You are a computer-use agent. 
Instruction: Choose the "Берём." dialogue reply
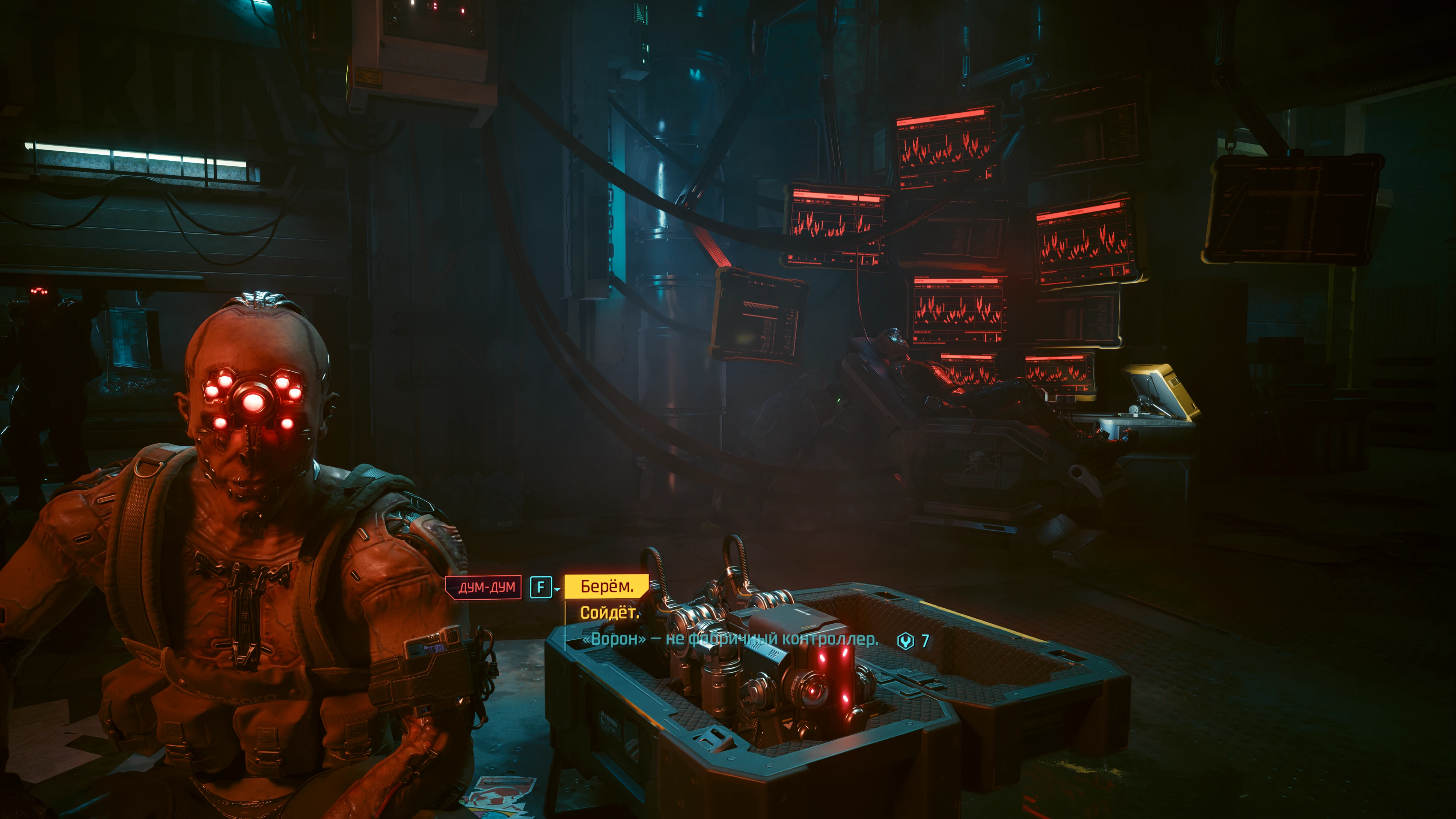(x=606, y=587)
